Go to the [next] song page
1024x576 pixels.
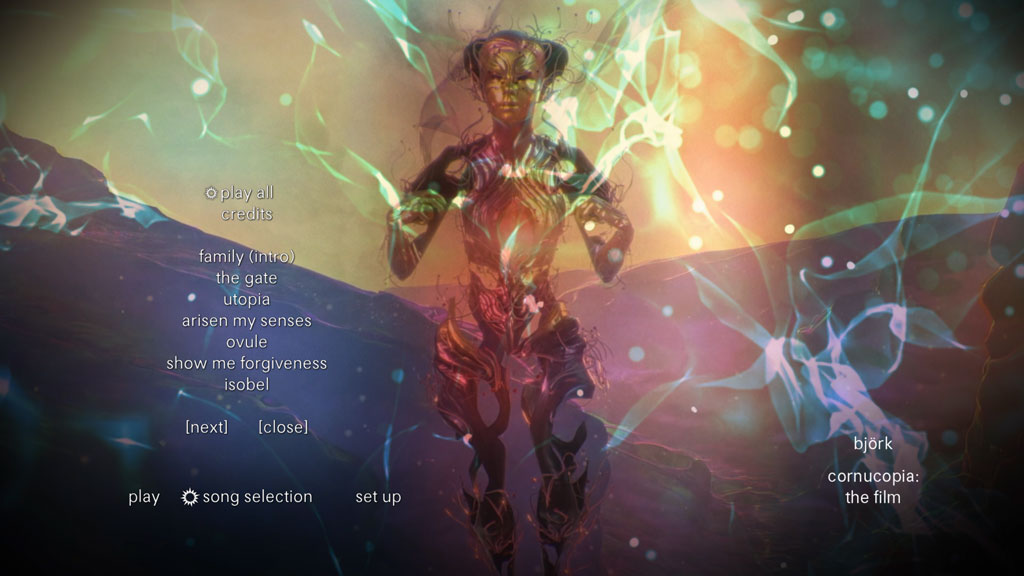(207, 427)
